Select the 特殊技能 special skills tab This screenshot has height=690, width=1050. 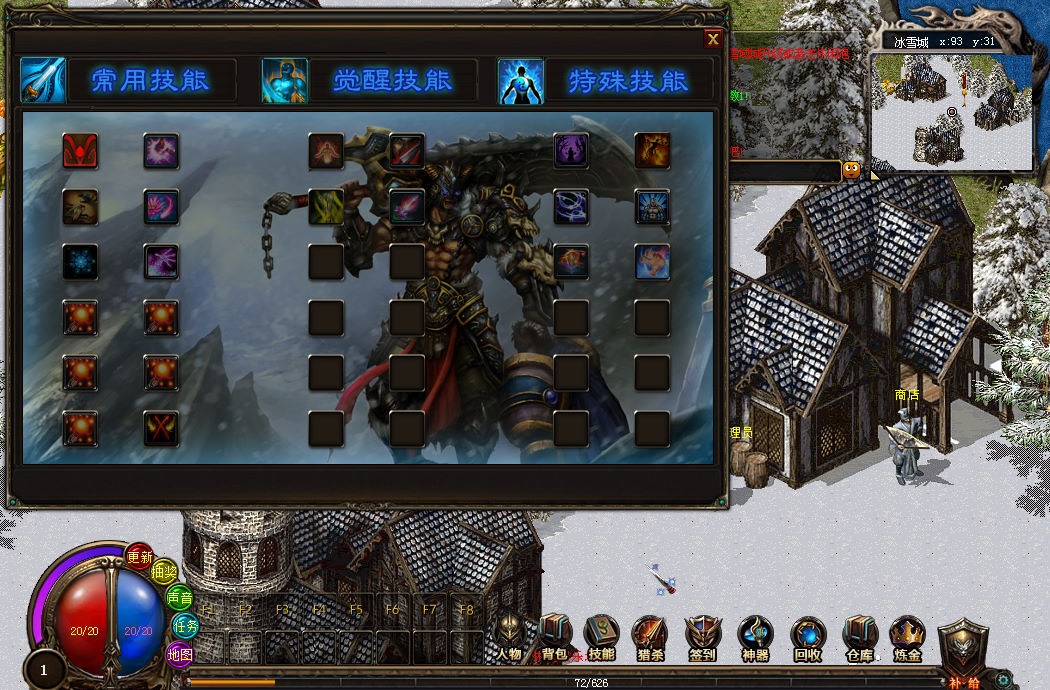pos(628,80)
